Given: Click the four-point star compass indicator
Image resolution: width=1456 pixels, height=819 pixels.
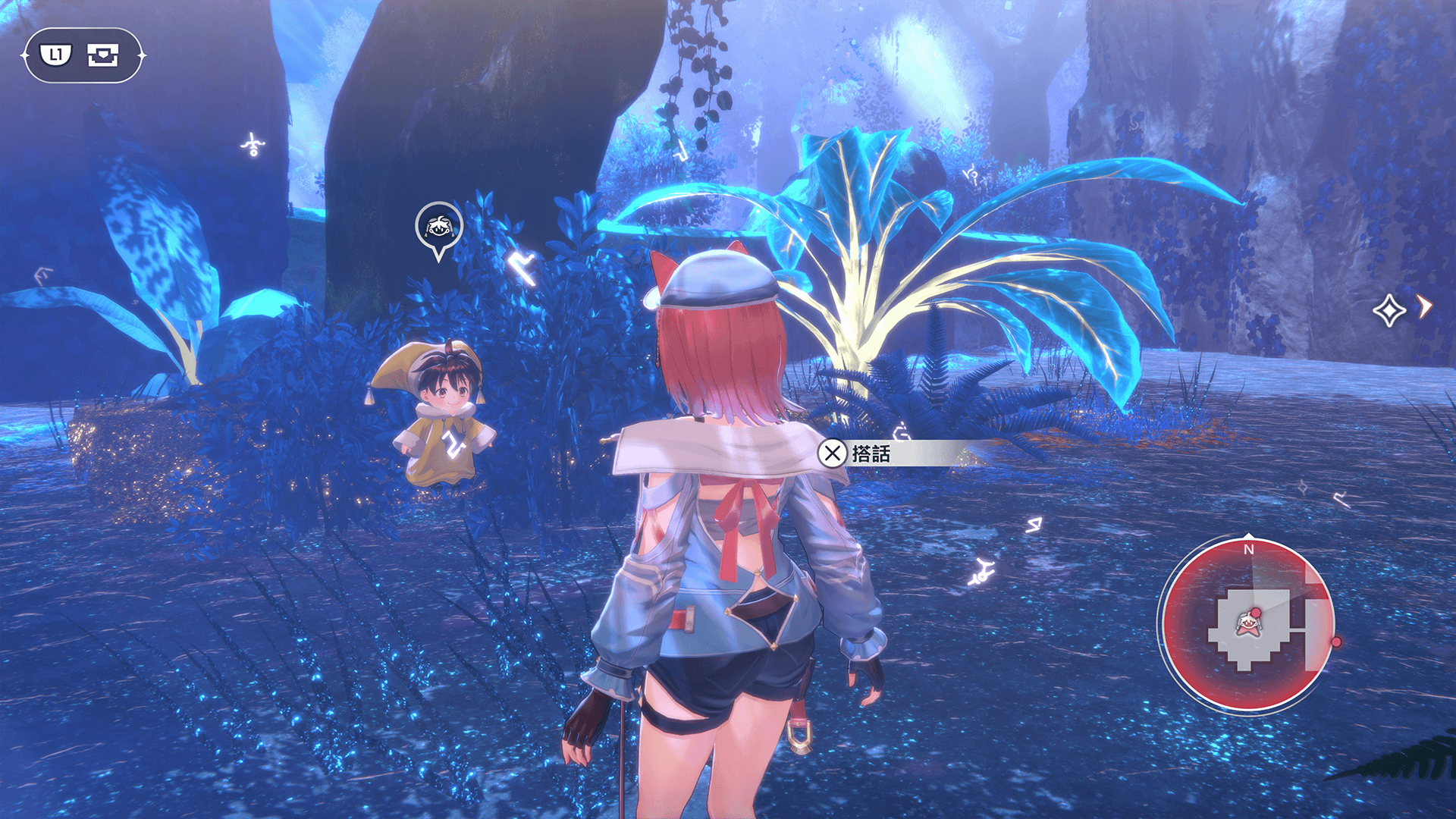Looking at the screenshot, I should pos(1389,309).
